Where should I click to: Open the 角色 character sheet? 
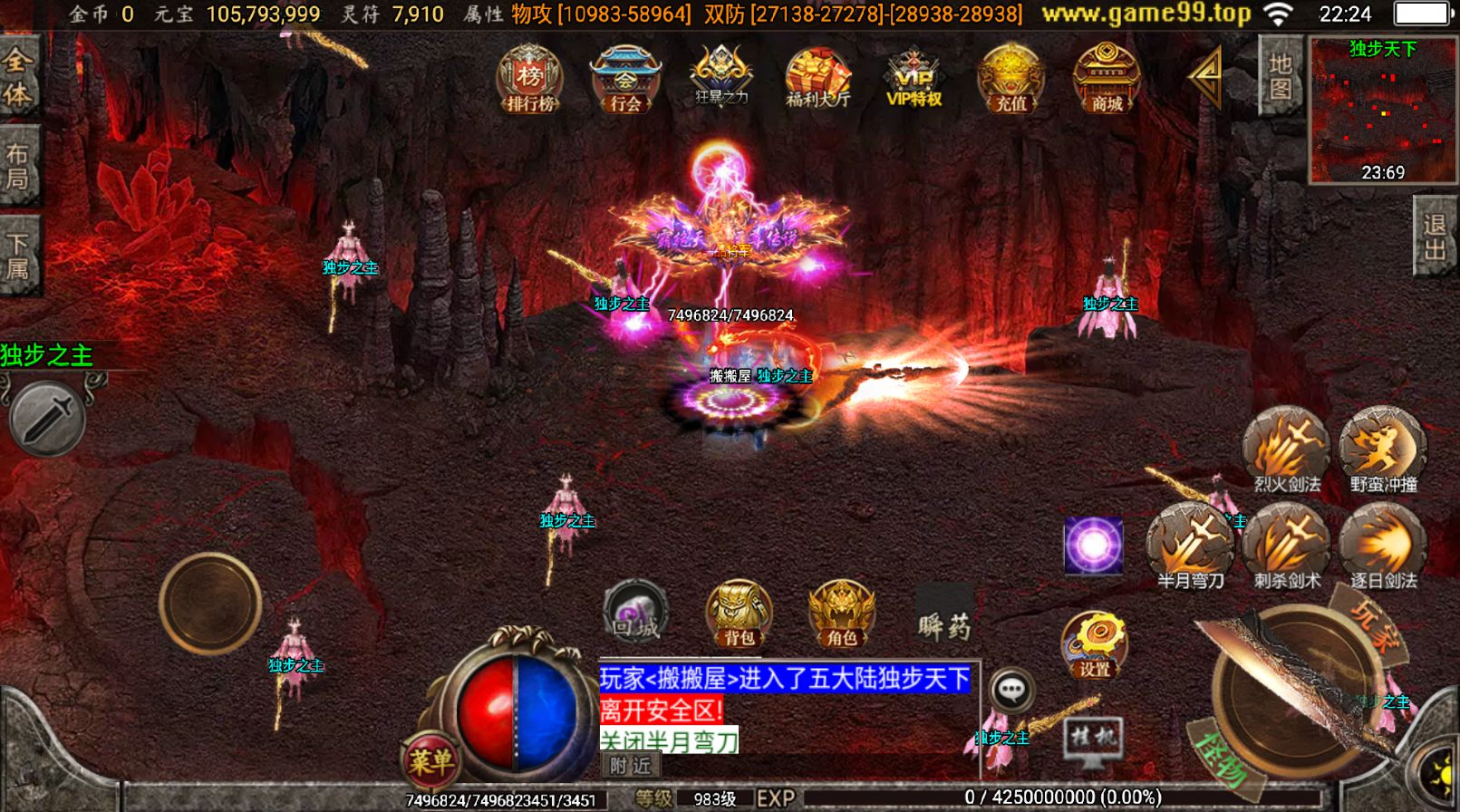pyautogui.click(x=841, y=614)
